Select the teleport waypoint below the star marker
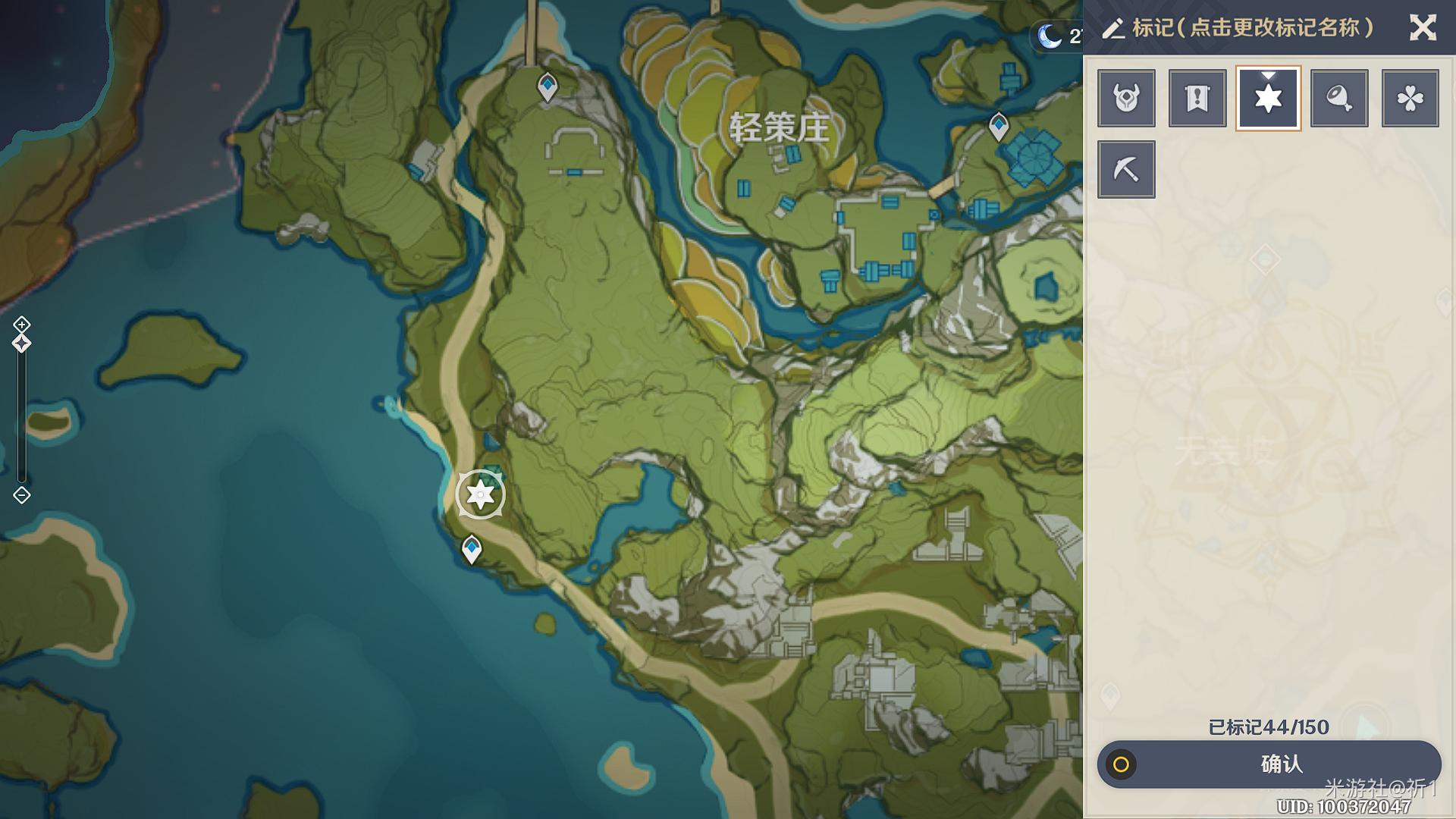Screen dimensions: 1456x819 (472, 548)
